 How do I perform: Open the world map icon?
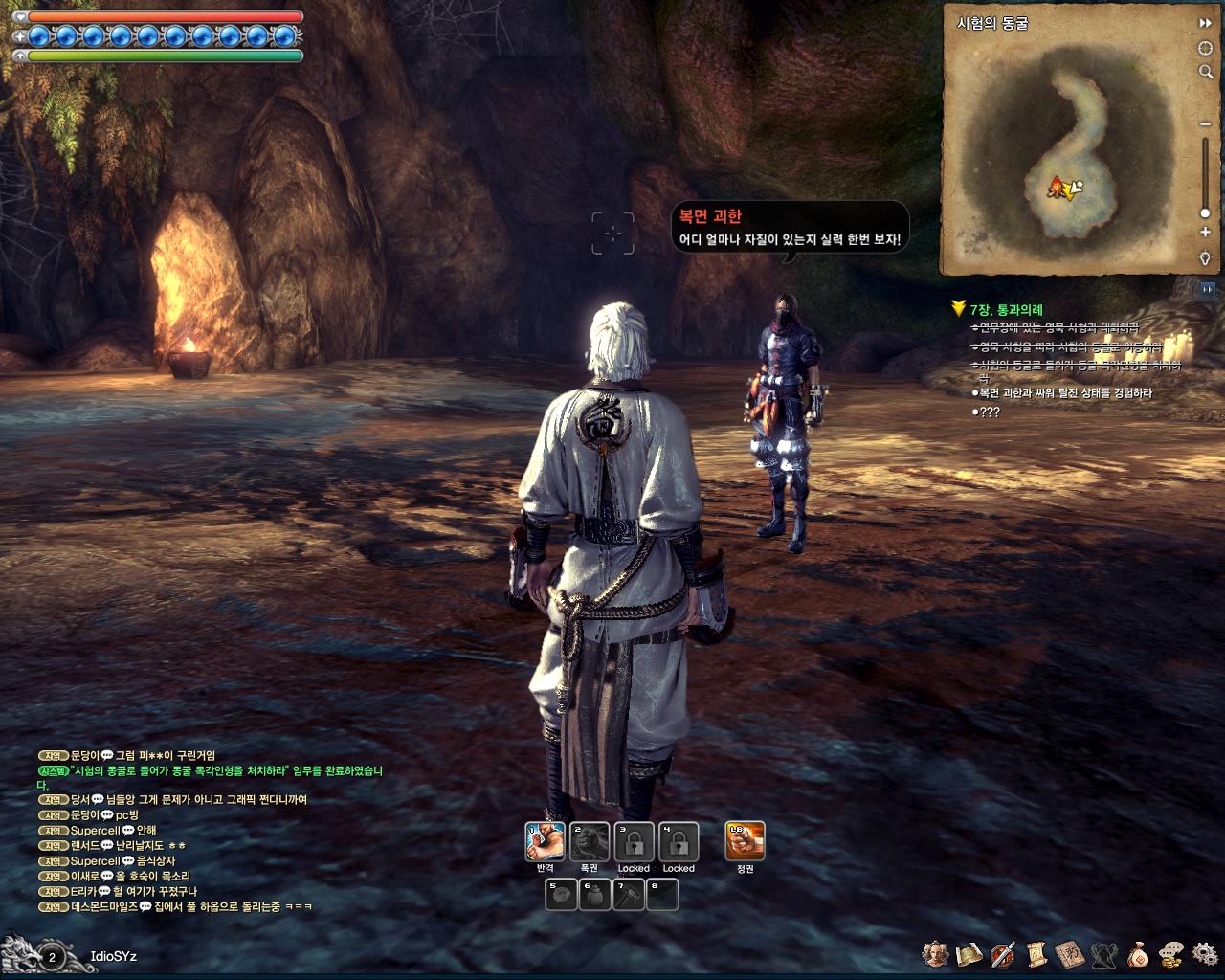[x=969, y=954]
